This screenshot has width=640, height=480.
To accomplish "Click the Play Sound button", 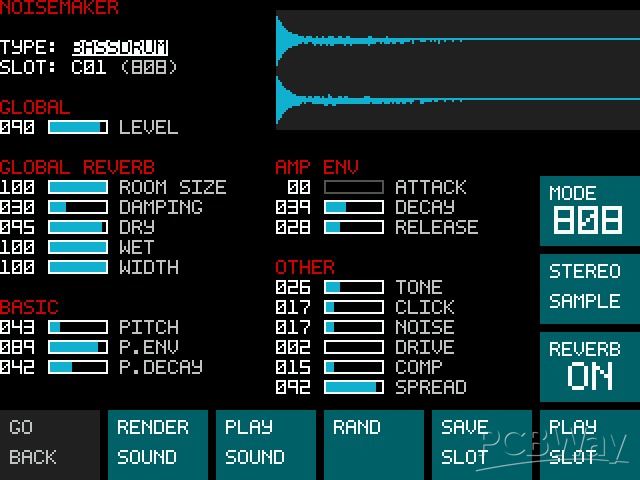I will click(x=265, y=443).
